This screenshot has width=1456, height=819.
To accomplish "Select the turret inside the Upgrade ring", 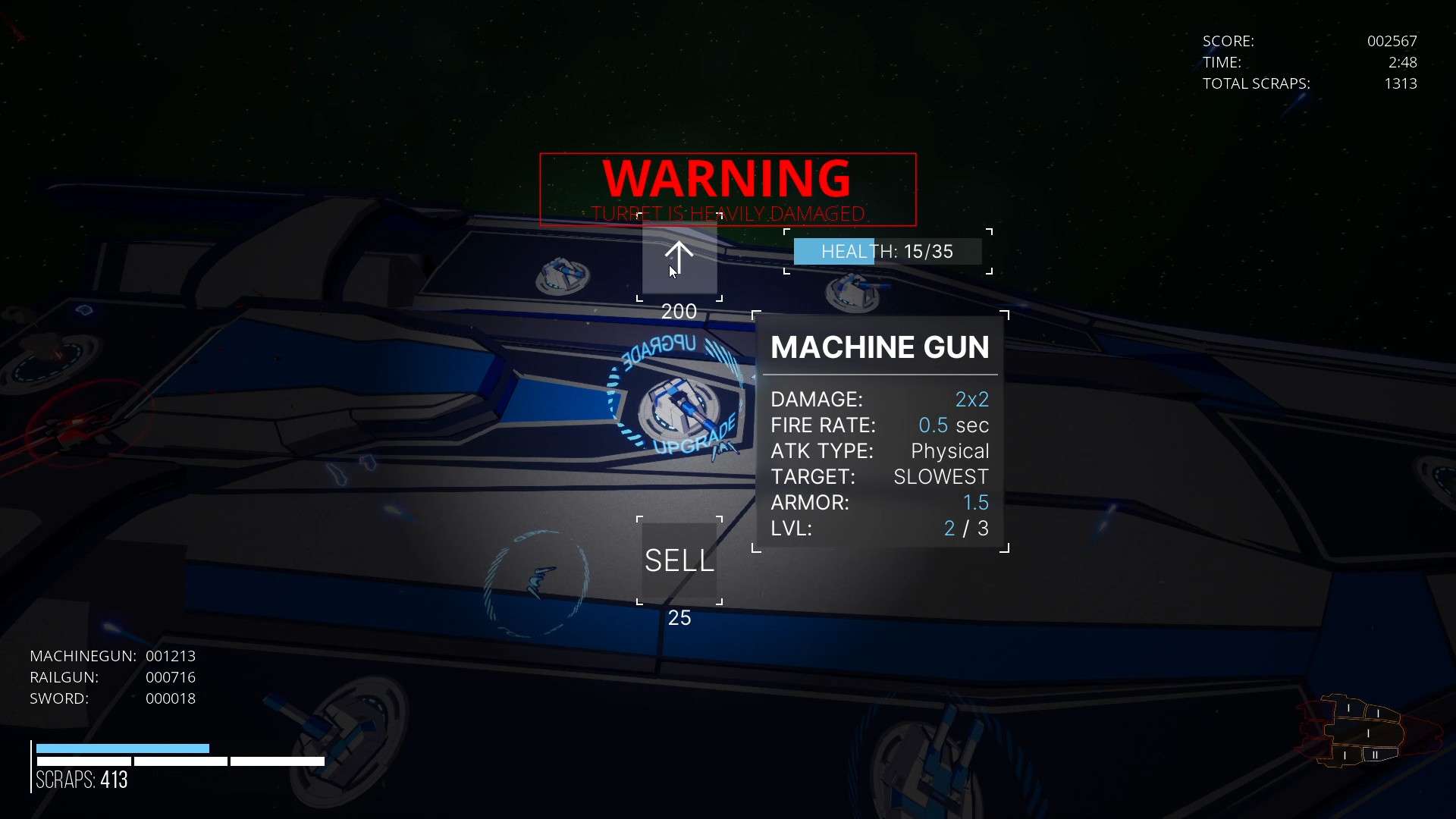I will [677, 406].
